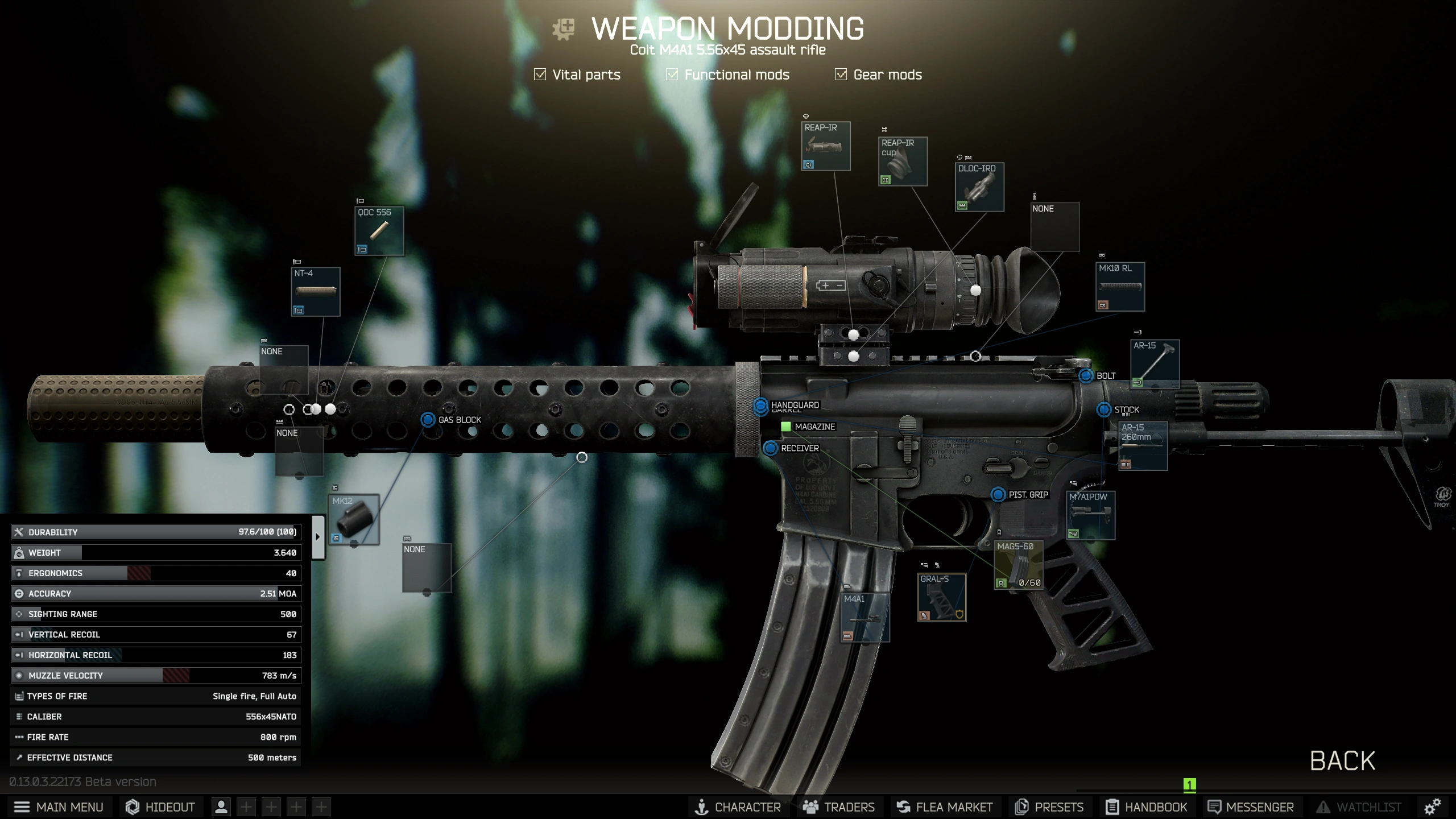
Task: Open the Traders screen
Action: tap(839, 807)
